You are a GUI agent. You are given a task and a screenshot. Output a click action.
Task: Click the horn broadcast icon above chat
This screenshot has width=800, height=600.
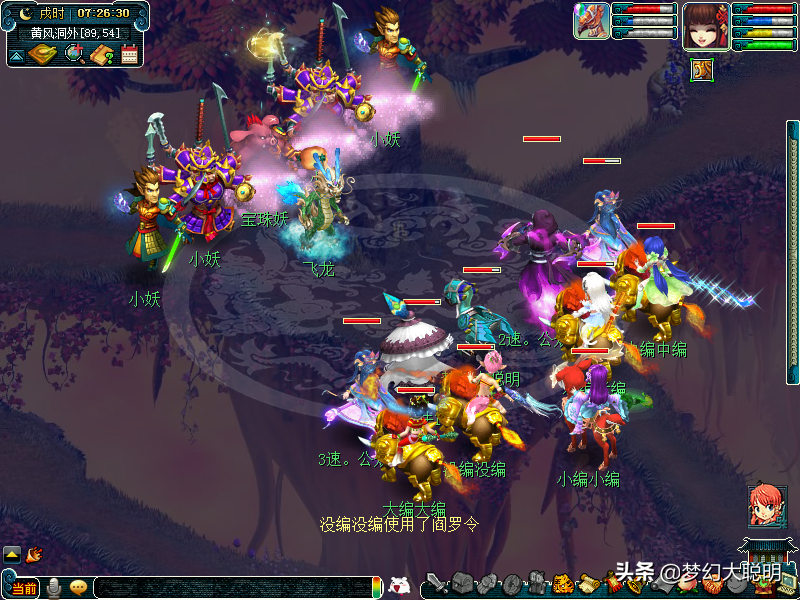coord(34,553)
